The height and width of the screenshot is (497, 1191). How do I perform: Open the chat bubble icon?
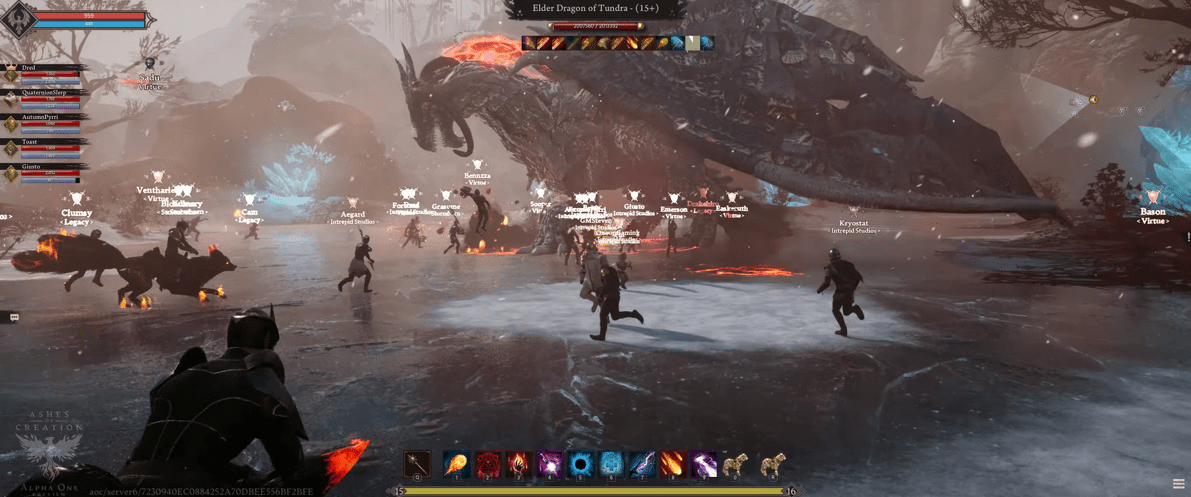14,317
